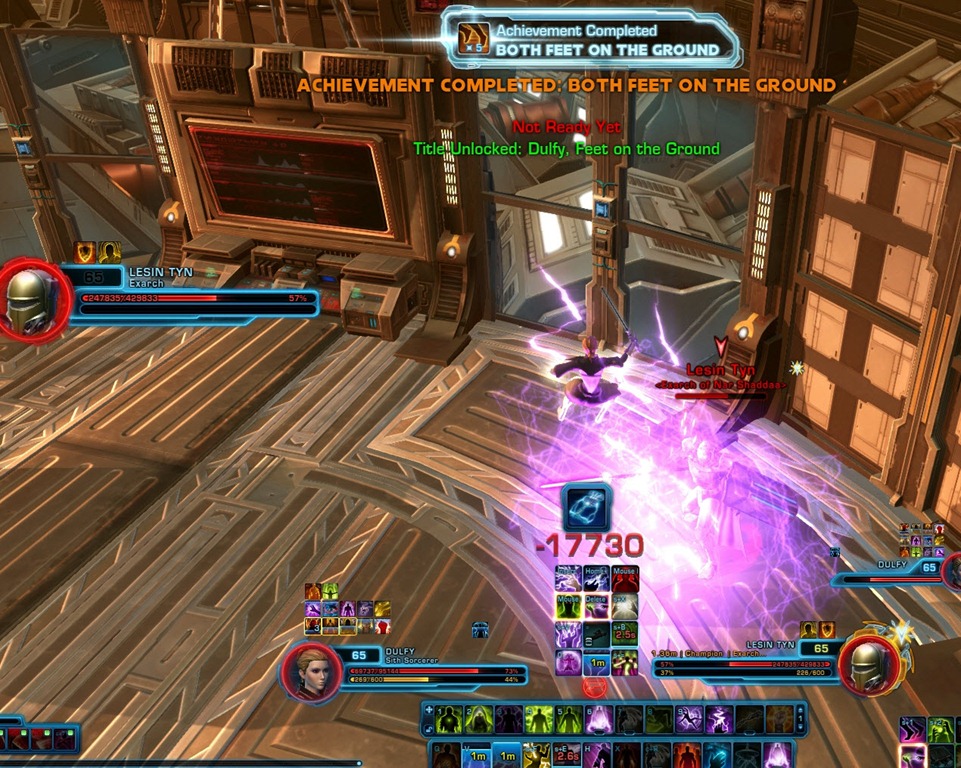Toggle the quickbar lock icon
Screen dimensions: 961x768
[x=430, y=726]
